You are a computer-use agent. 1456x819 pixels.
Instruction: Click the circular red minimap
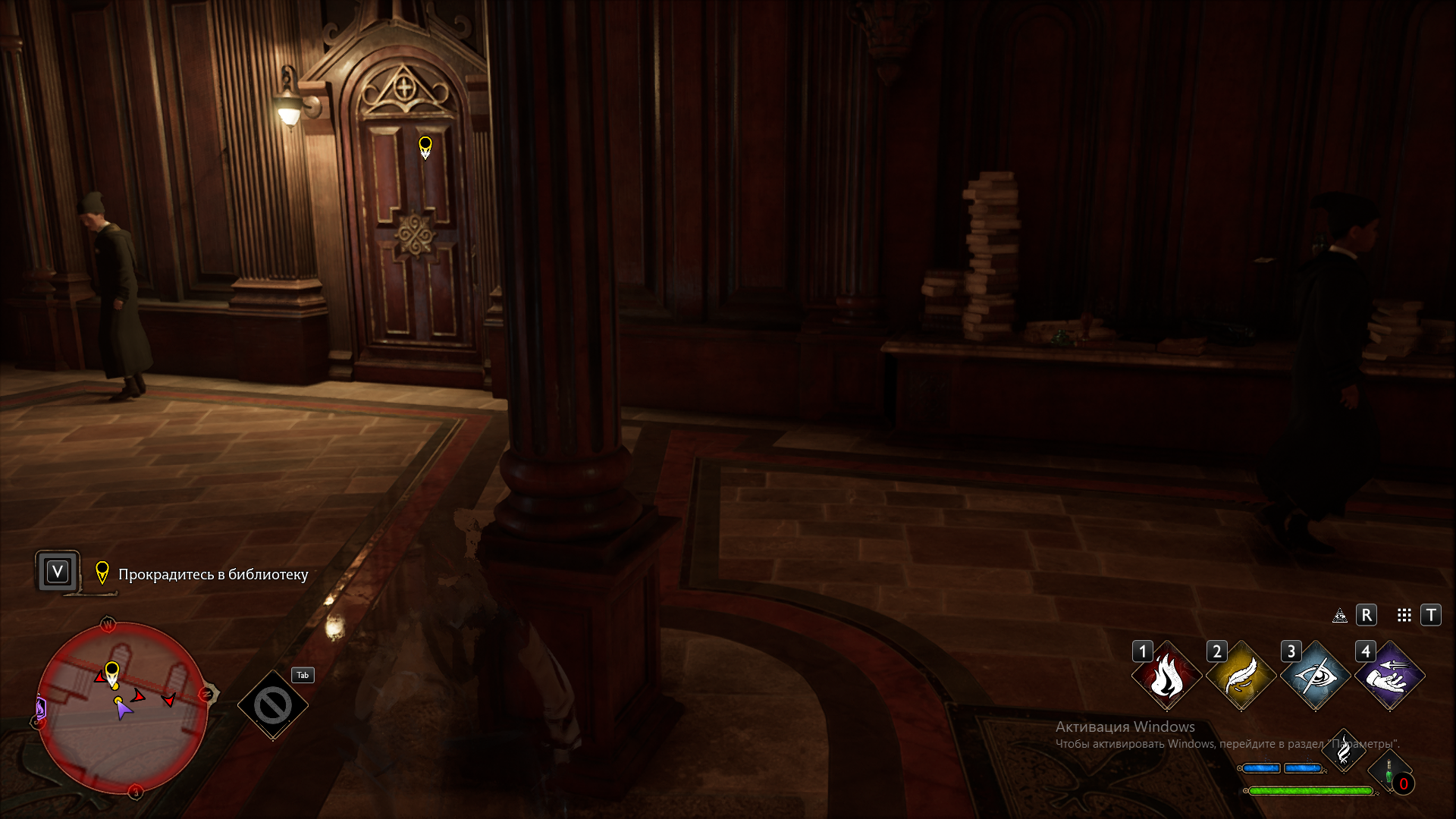(x=122, y=708)
